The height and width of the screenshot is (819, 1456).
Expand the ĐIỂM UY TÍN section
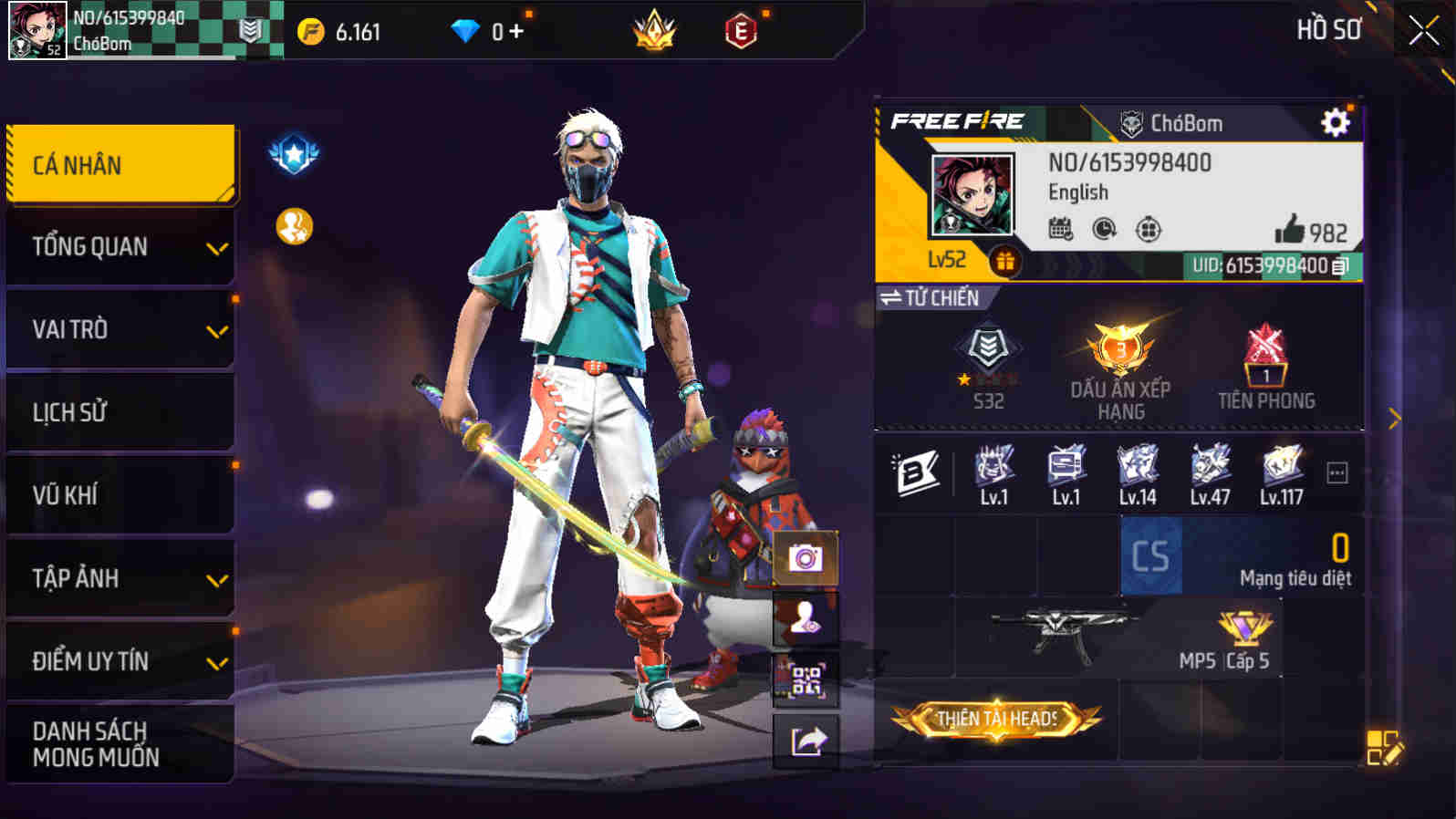119,662
